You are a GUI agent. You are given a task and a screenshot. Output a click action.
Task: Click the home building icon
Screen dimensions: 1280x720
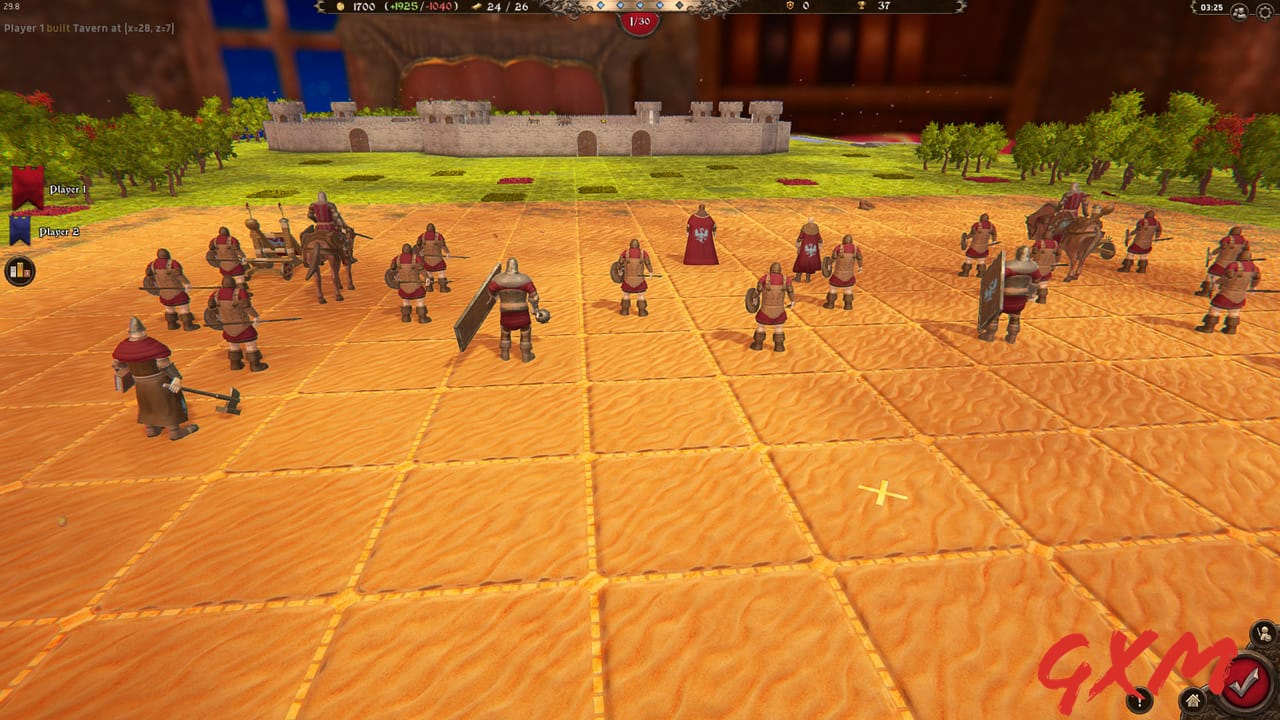1191,700
